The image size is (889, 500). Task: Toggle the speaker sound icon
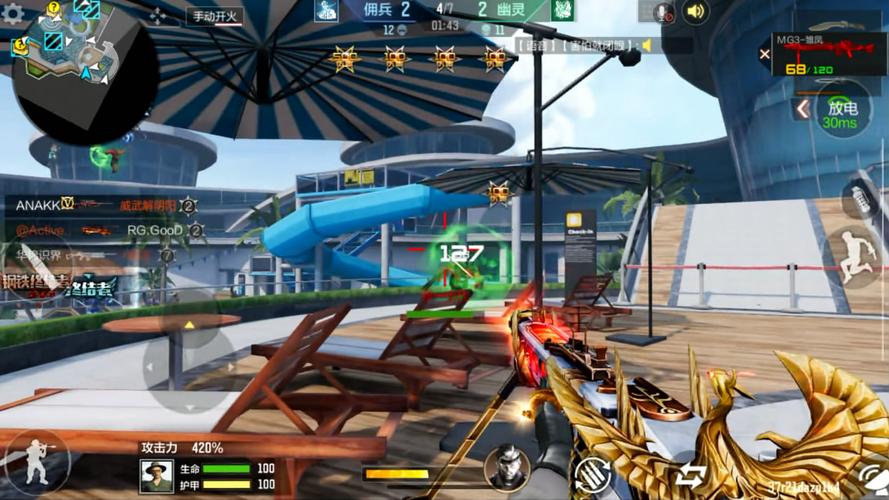[x=695, y=12]
